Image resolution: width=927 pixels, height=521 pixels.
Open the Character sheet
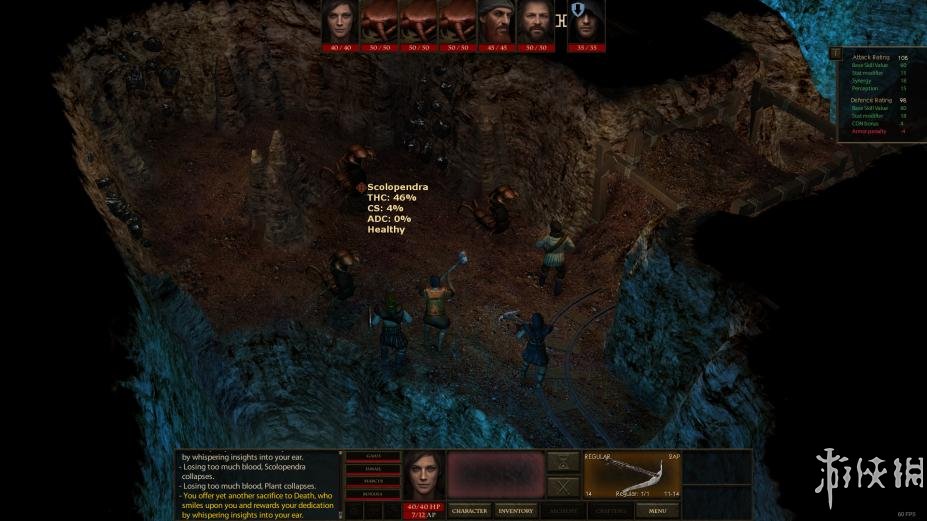pos(469,510)
